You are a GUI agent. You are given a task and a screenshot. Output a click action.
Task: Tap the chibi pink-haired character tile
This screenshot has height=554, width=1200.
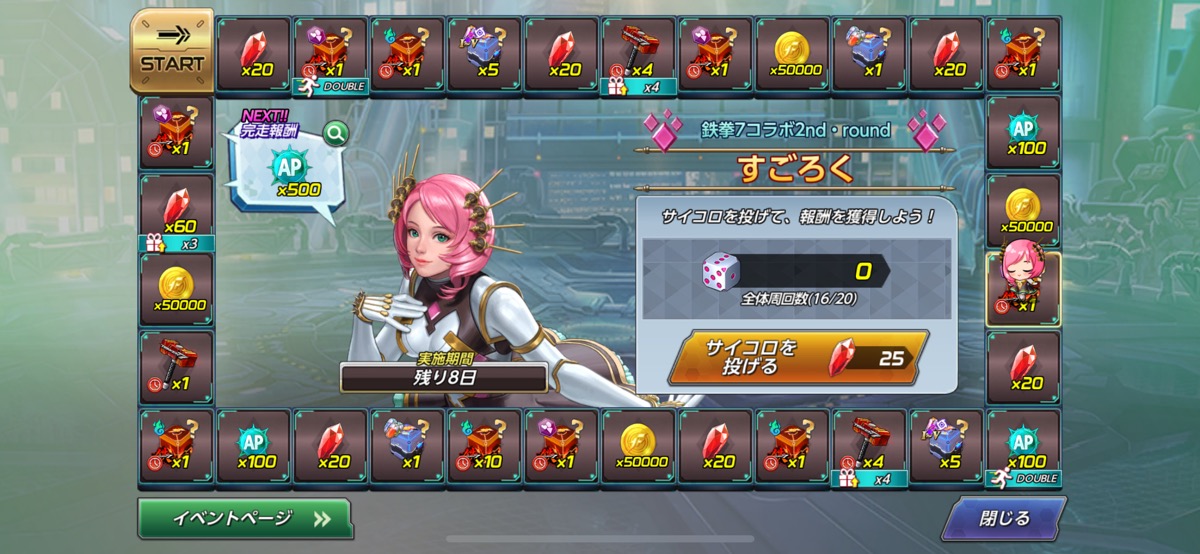(x=1023, y=288)
